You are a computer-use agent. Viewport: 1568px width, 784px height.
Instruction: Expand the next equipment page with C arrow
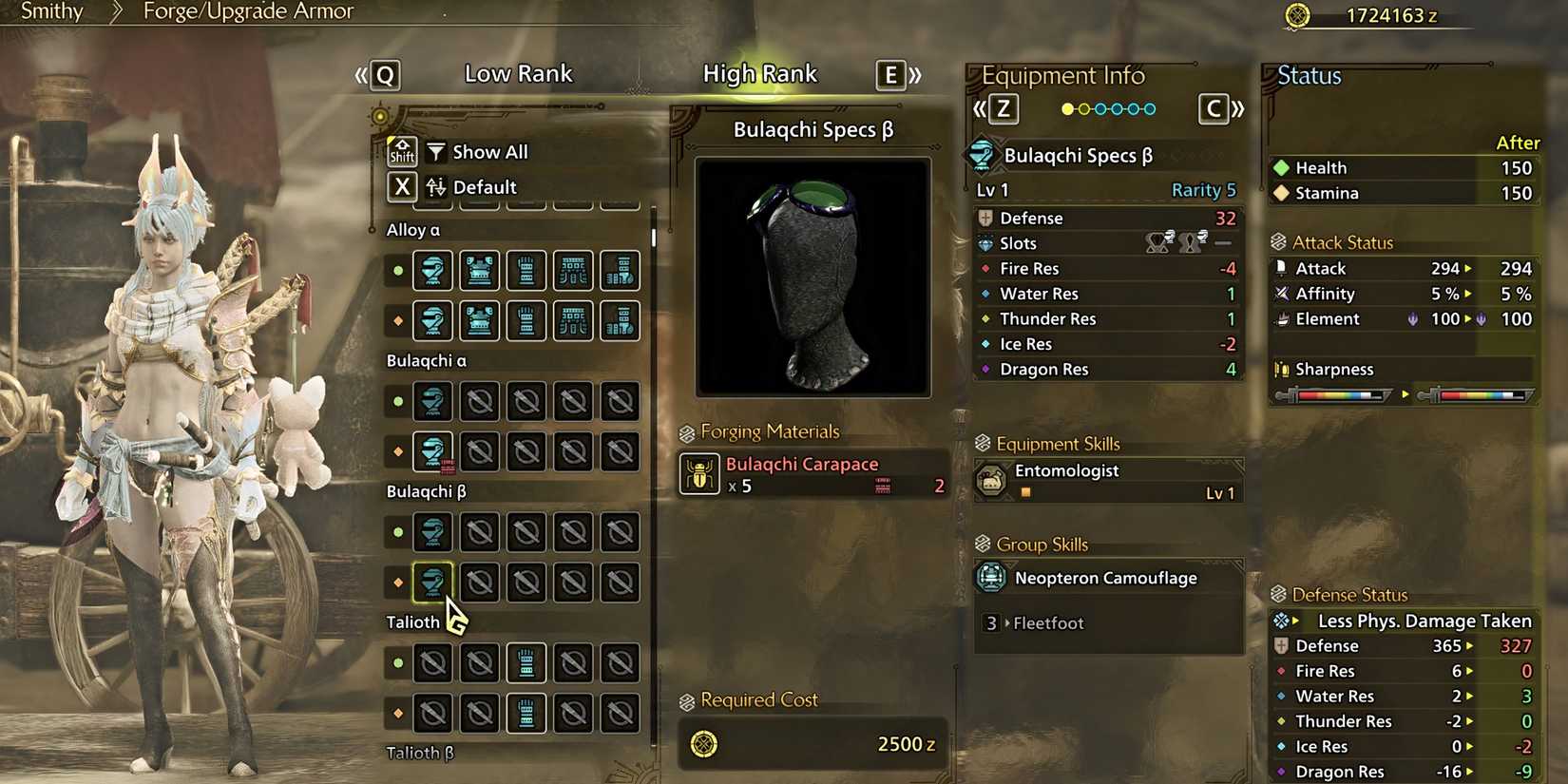click(1214, 108)
